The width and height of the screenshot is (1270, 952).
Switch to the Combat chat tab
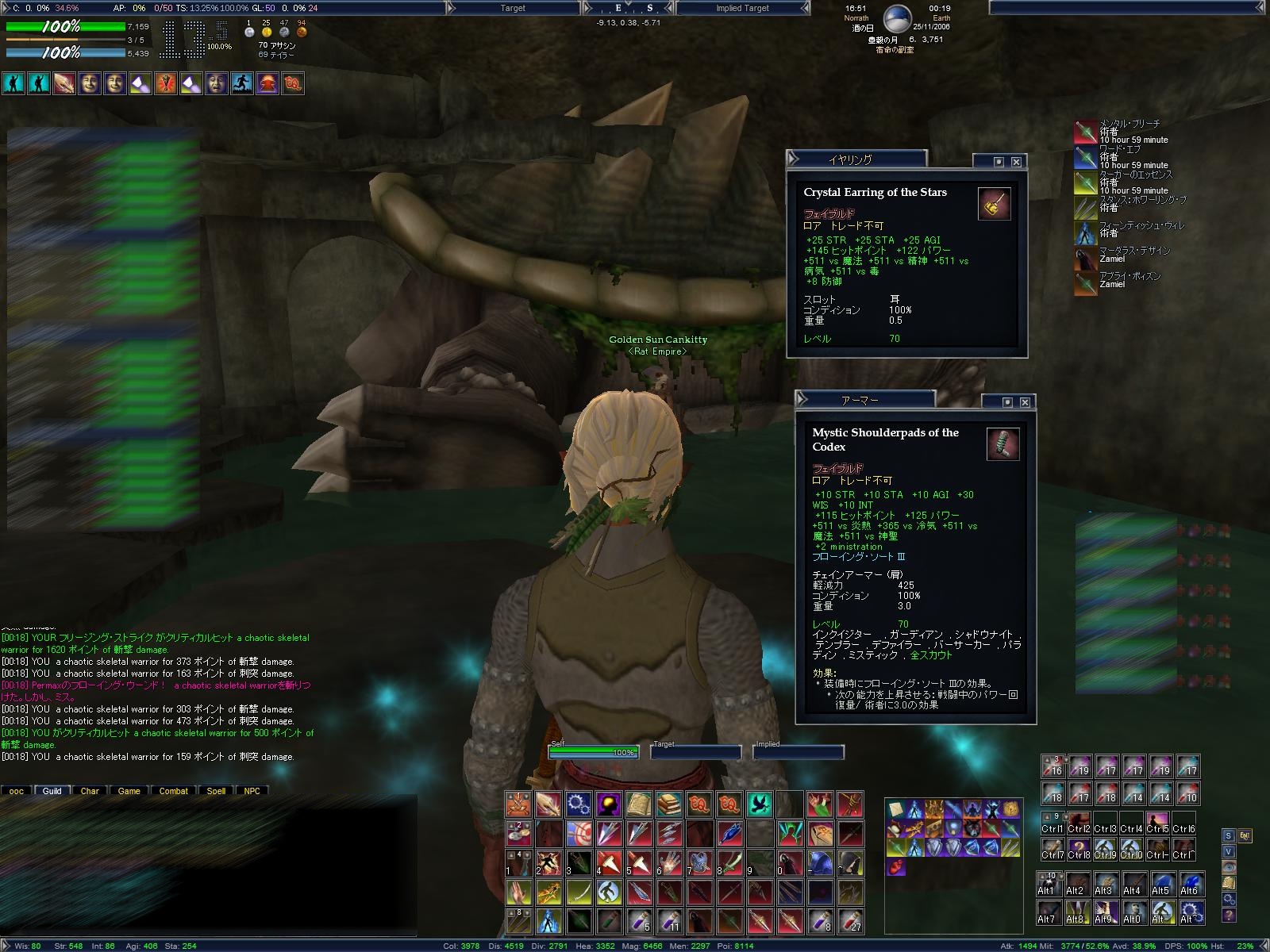[x=173, y=791]
